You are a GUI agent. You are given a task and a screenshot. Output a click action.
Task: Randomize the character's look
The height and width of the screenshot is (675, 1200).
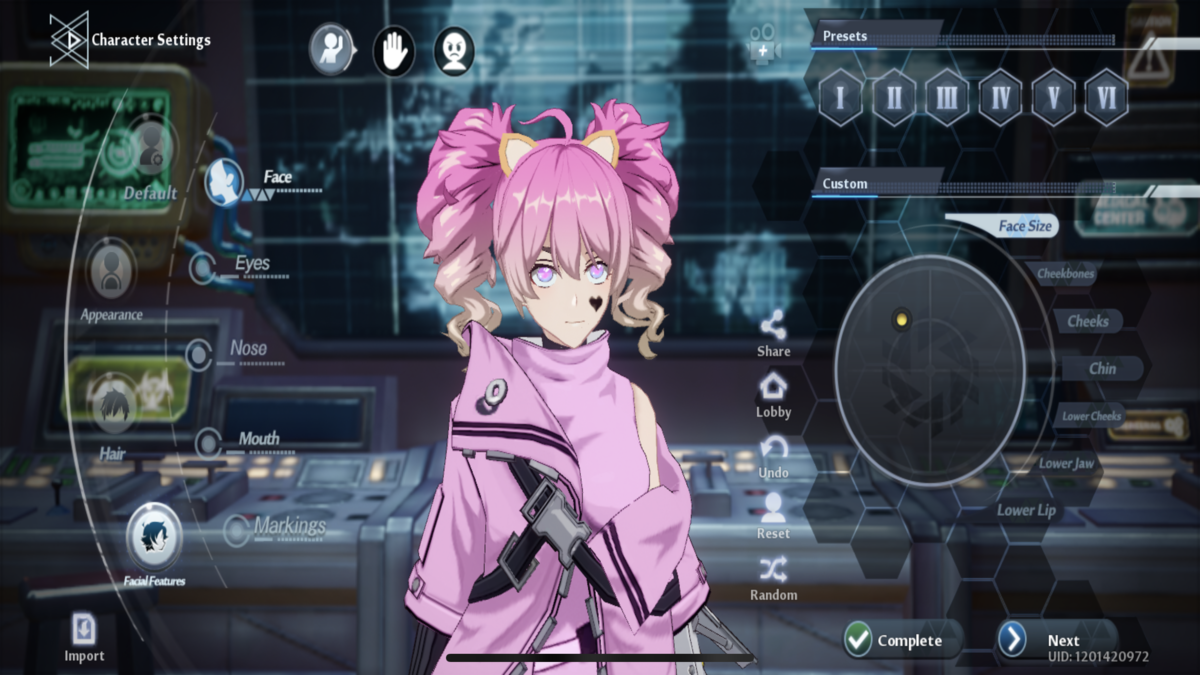point(773,579)
